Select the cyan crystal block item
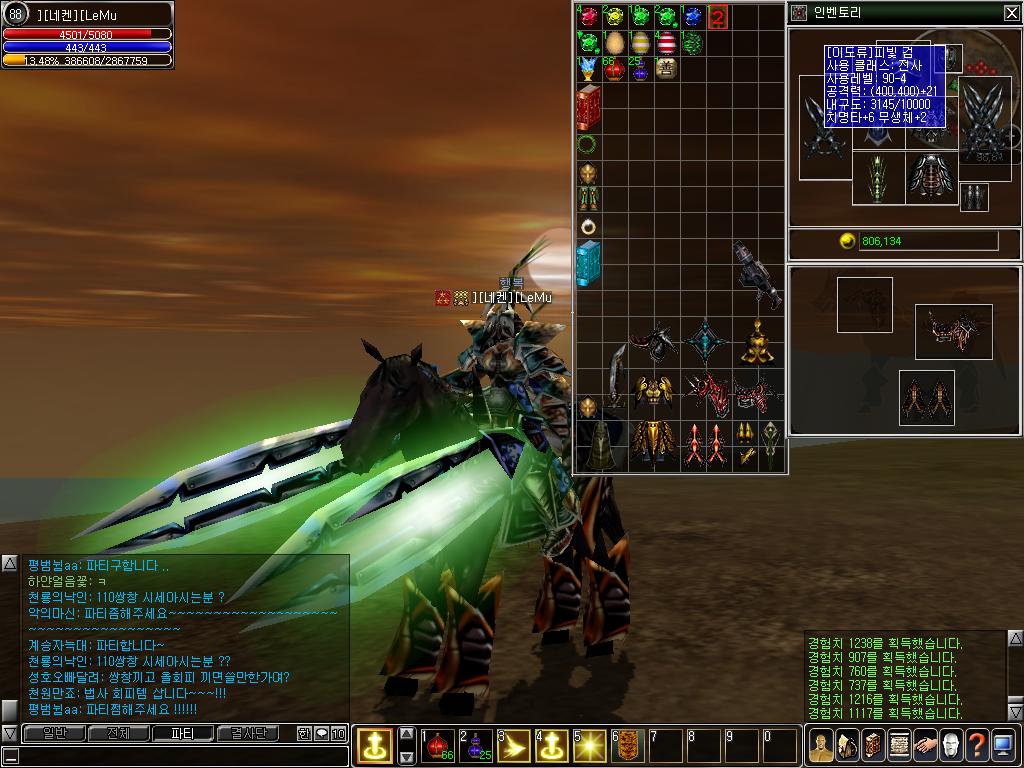Screen dimensions: 1024x768 coord(588,264)
